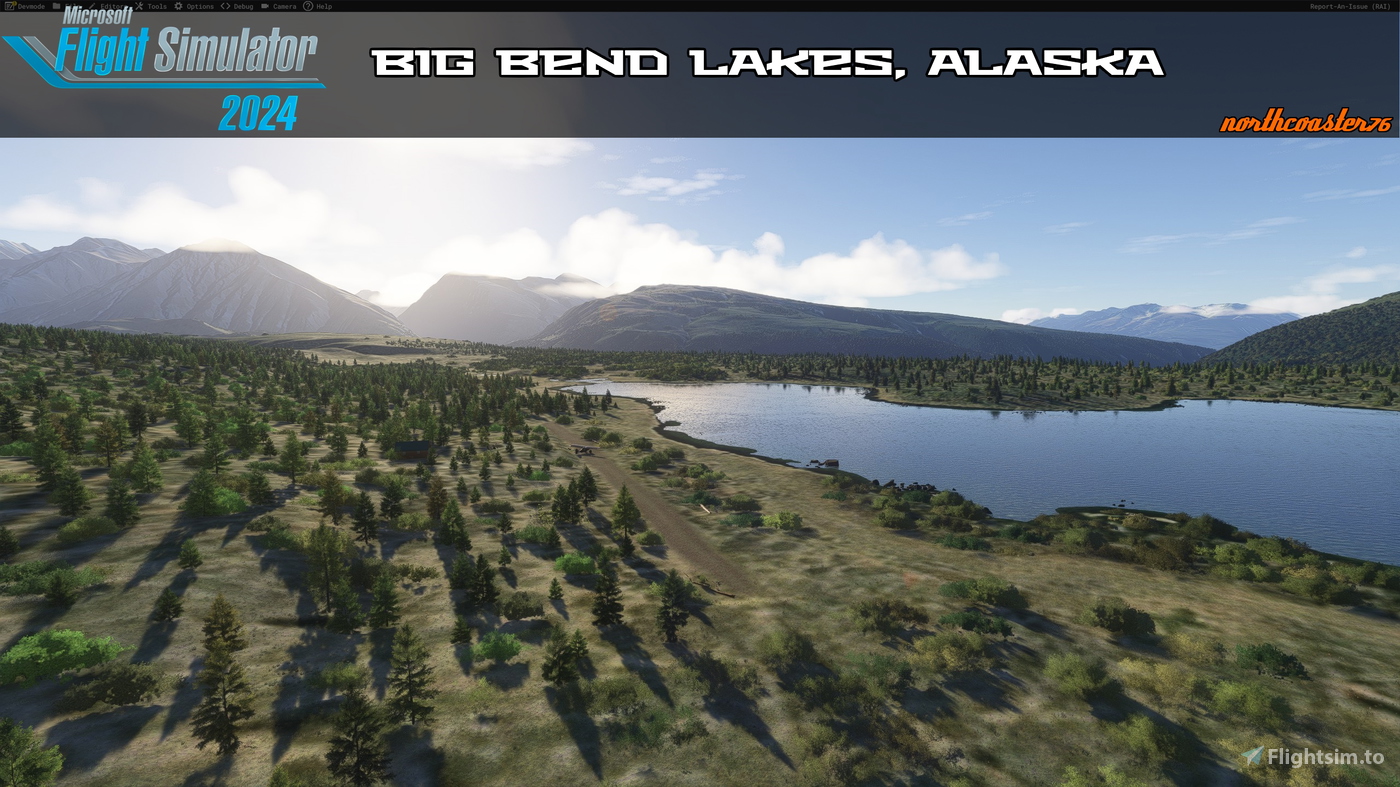Click the Help question-mark icon

pyautogui.click(x=307, y=6)
